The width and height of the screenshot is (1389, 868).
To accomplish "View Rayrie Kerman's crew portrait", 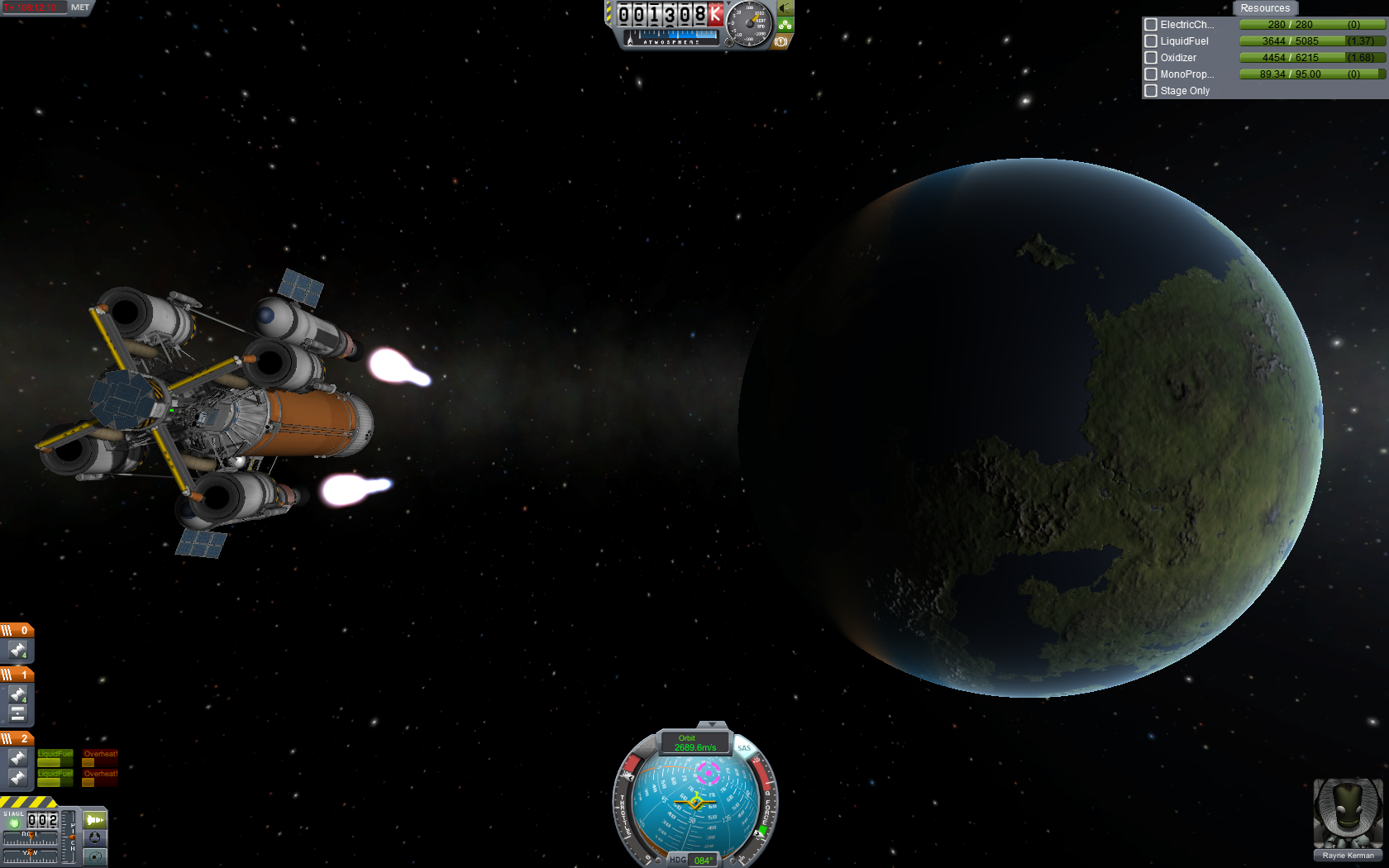I will pos(1348,814).
